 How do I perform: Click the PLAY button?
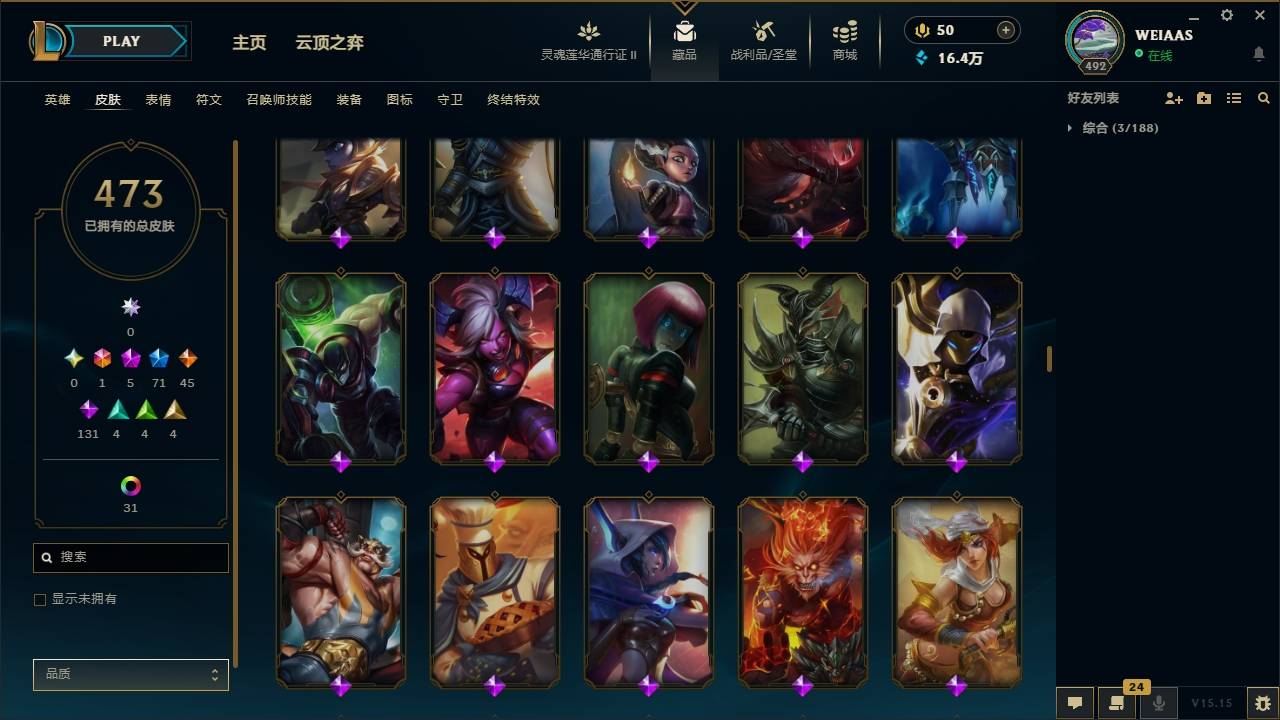[120, 41]
